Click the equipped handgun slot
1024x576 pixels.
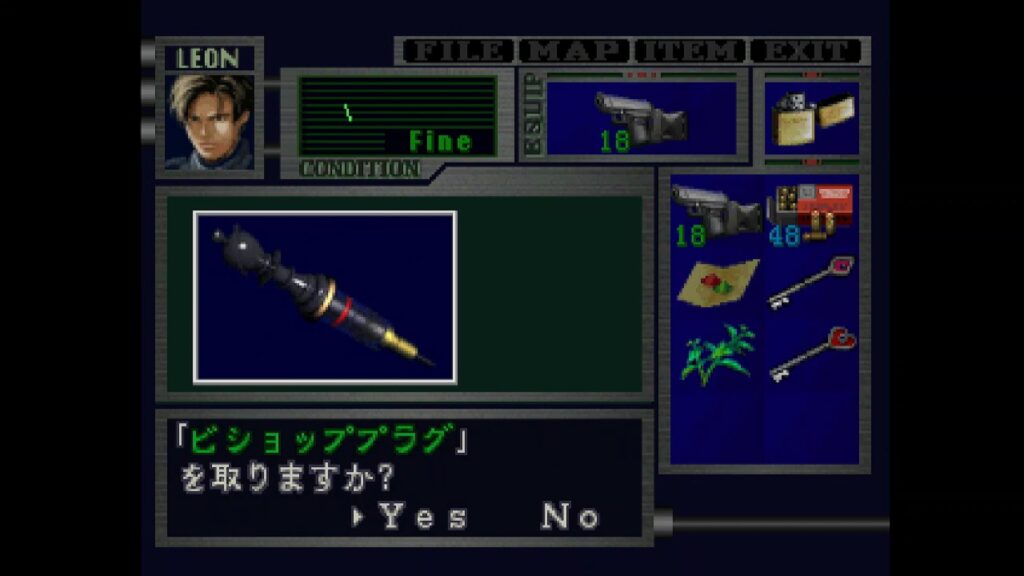[641, 119]
